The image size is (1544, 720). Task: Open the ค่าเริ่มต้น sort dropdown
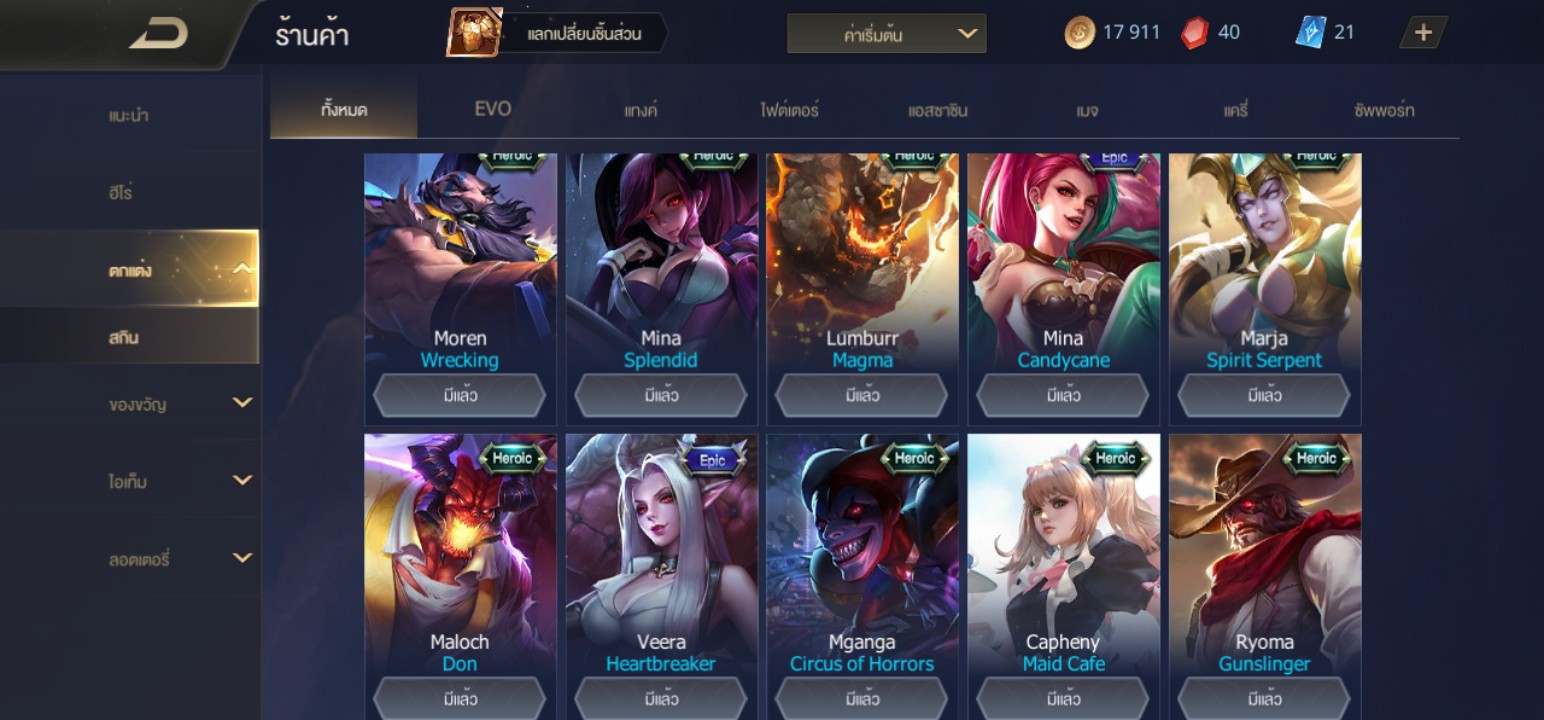click(886, 34)
